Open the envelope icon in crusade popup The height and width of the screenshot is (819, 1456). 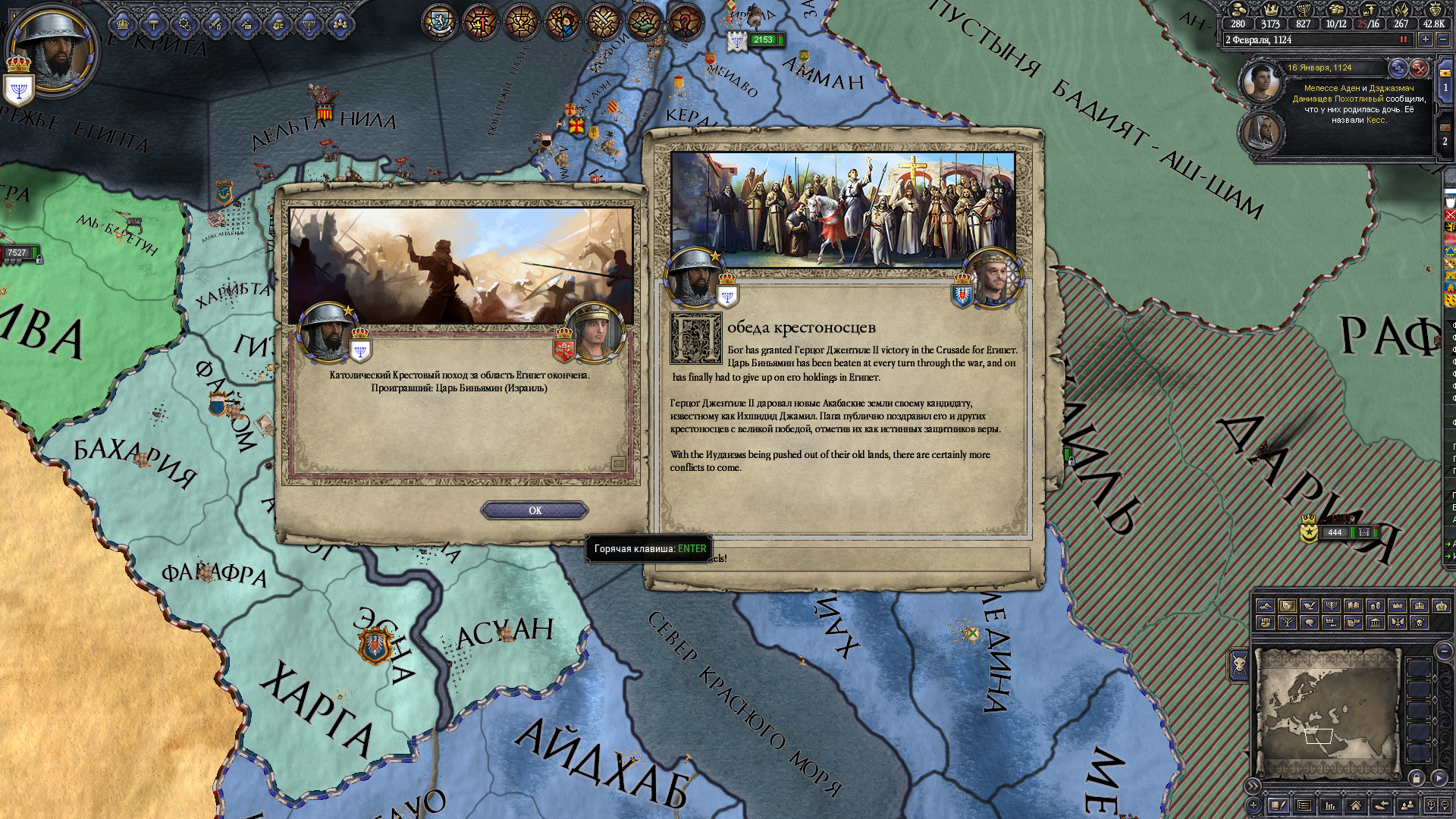coord(618,464)
